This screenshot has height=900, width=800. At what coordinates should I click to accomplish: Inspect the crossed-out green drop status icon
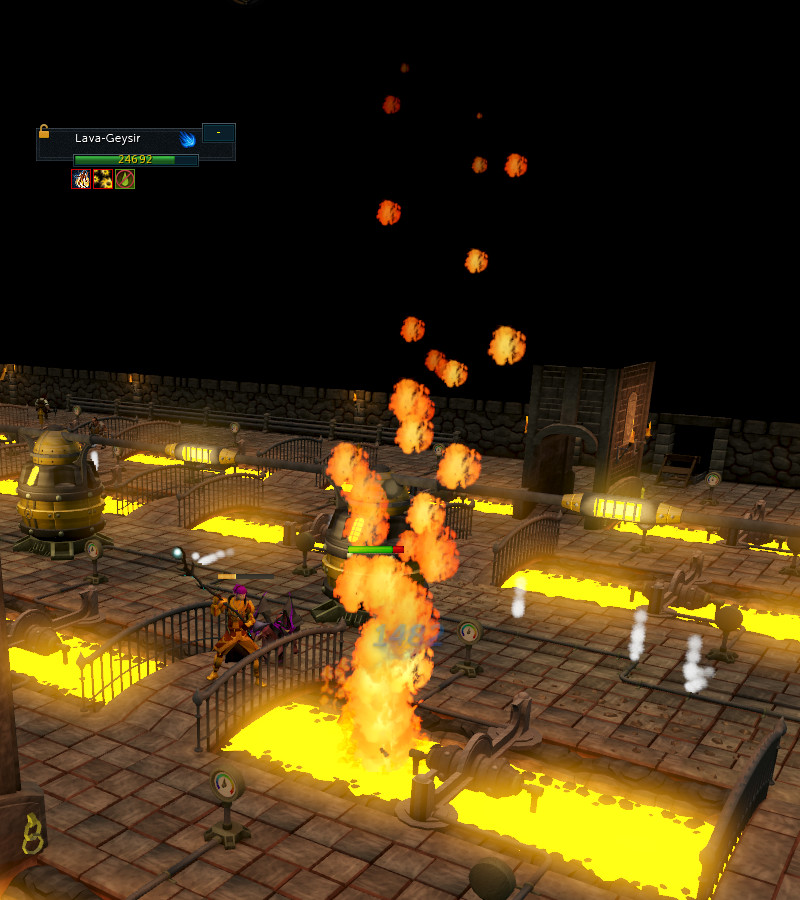(x=125, y=179)
